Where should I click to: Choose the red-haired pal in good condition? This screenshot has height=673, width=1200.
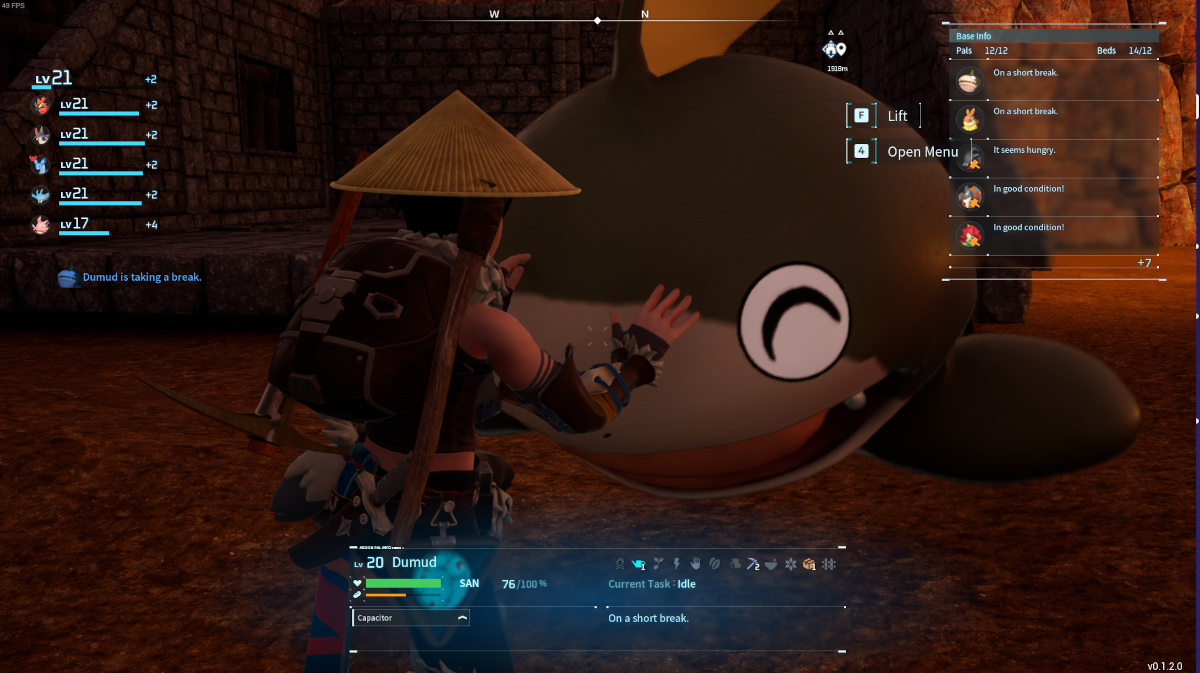pos(968,235)
